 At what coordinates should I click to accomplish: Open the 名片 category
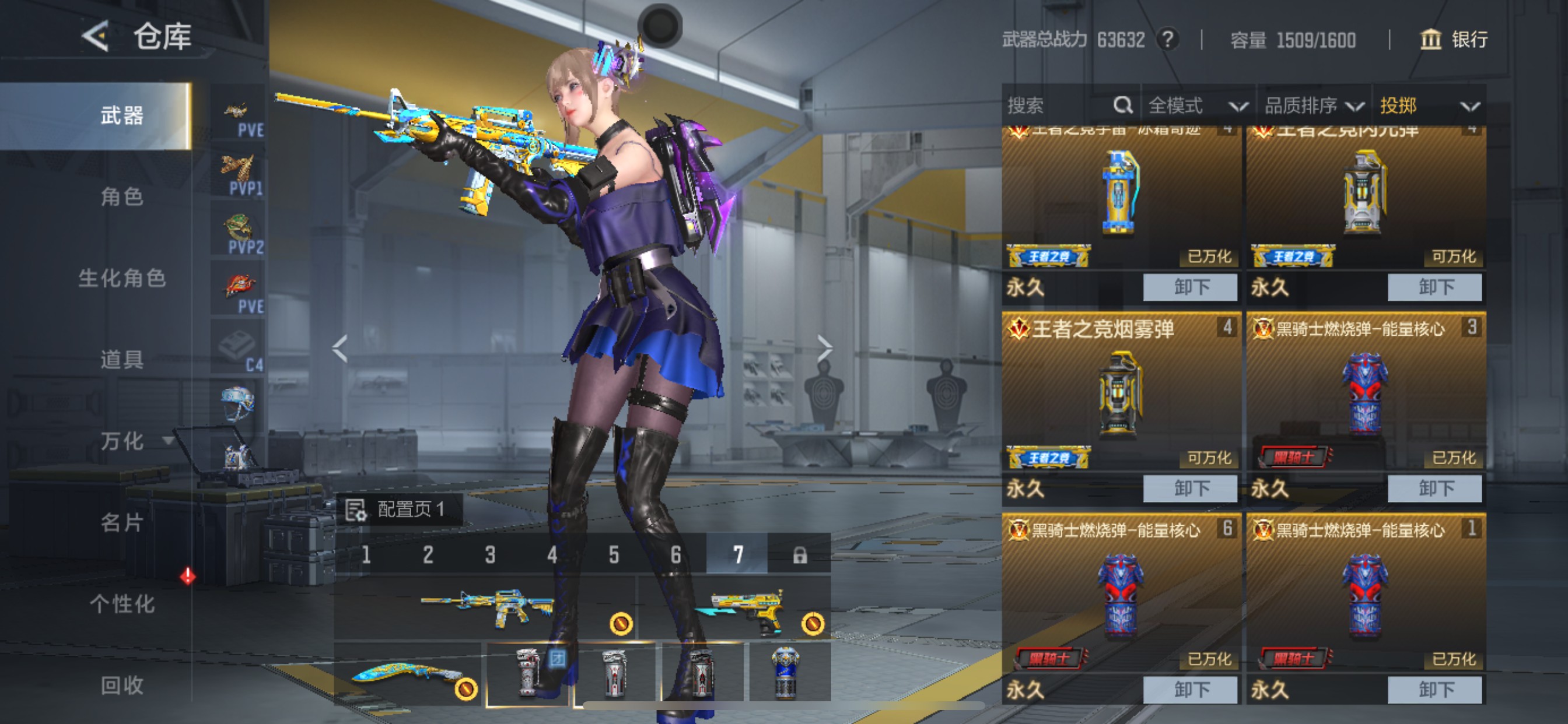[x=122, y=522]
